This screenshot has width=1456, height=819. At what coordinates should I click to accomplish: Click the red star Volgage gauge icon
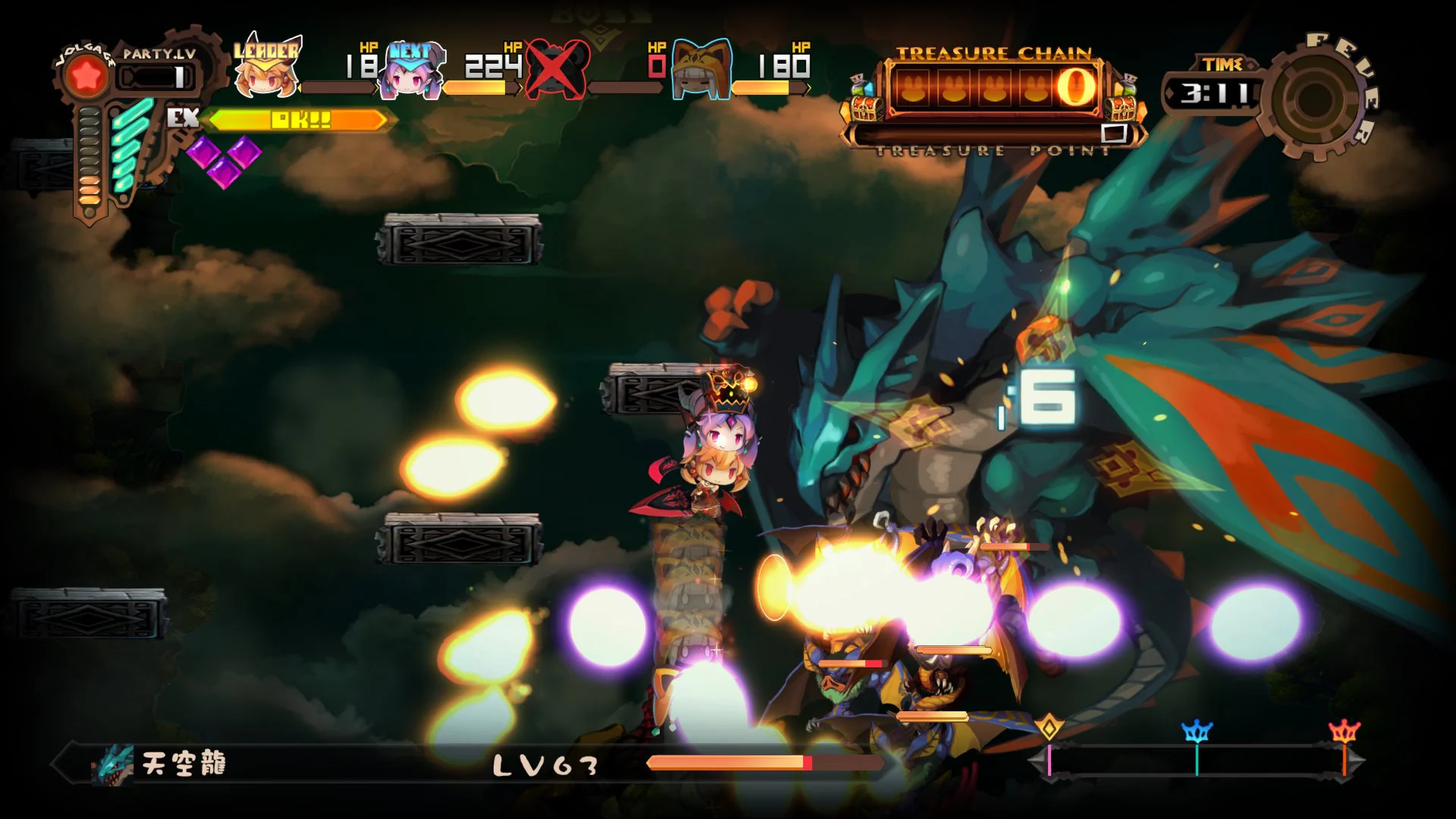pos(87,74)
